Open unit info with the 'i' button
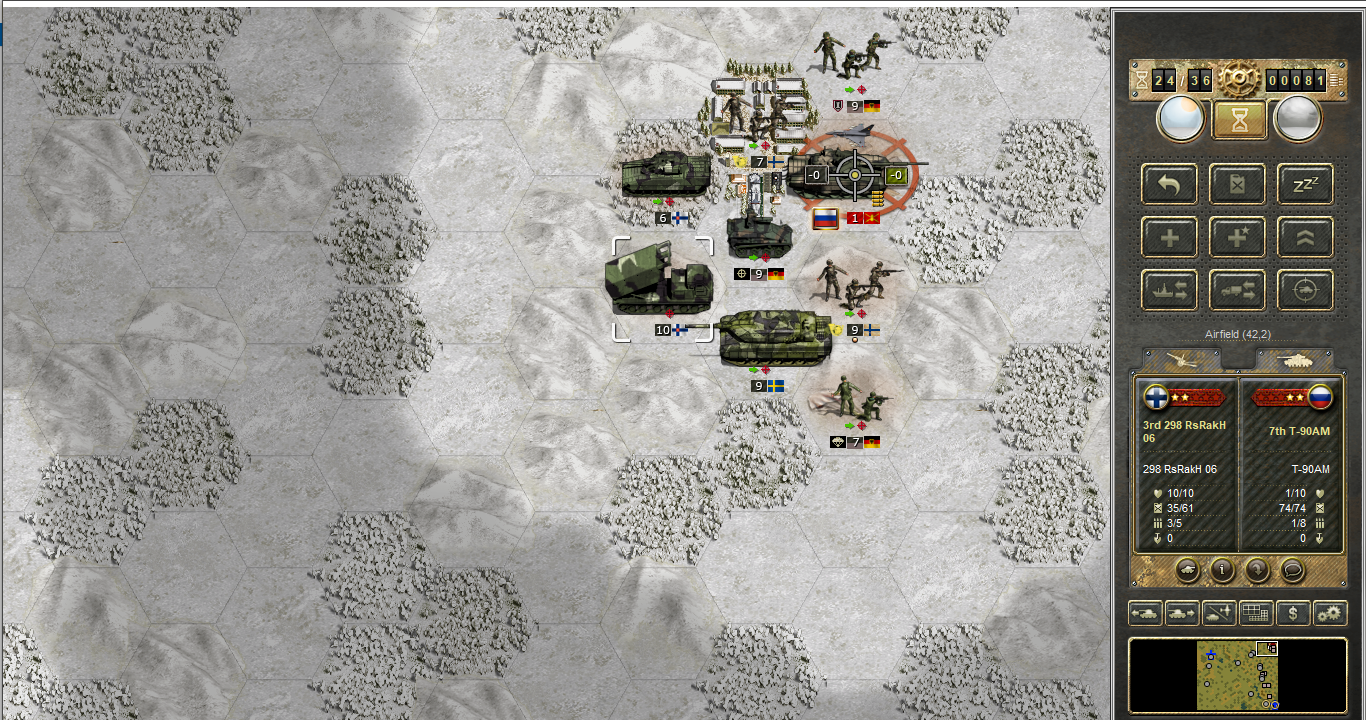Image resolution: width=1366 pixels, height=720 pixels. [1221, 570]
